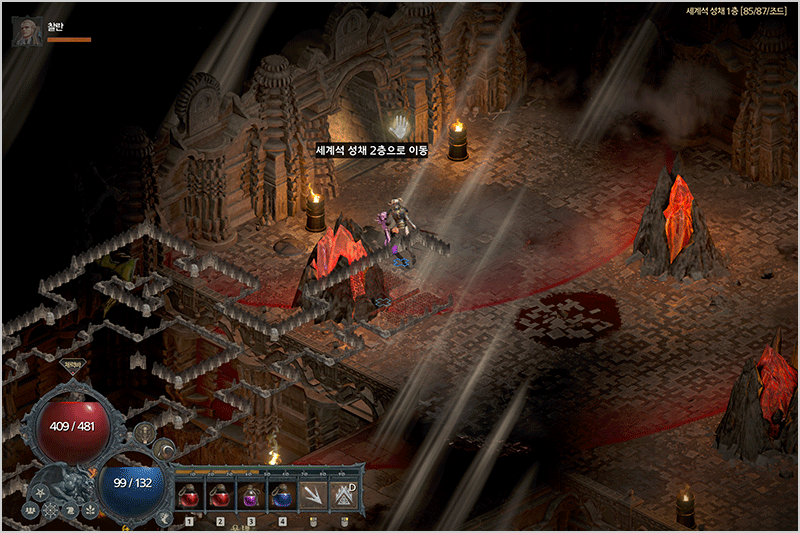Drink the purple rejuvenation potion
Image resolution: width=800 pixels, height=533 pixels.
pos(250,495)
